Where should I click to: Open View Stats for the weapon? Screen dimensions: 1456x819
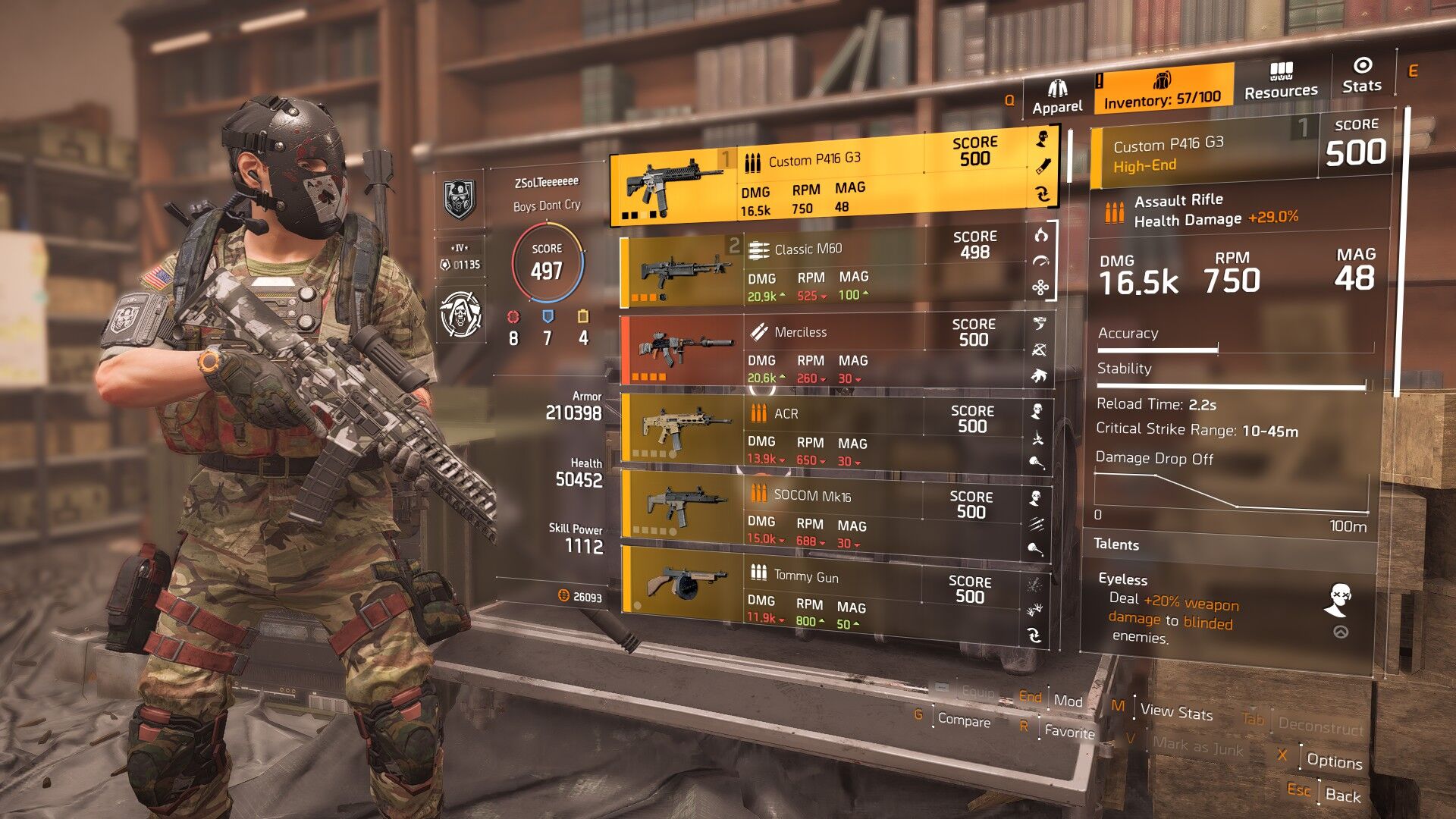(x=1176, y=711)
